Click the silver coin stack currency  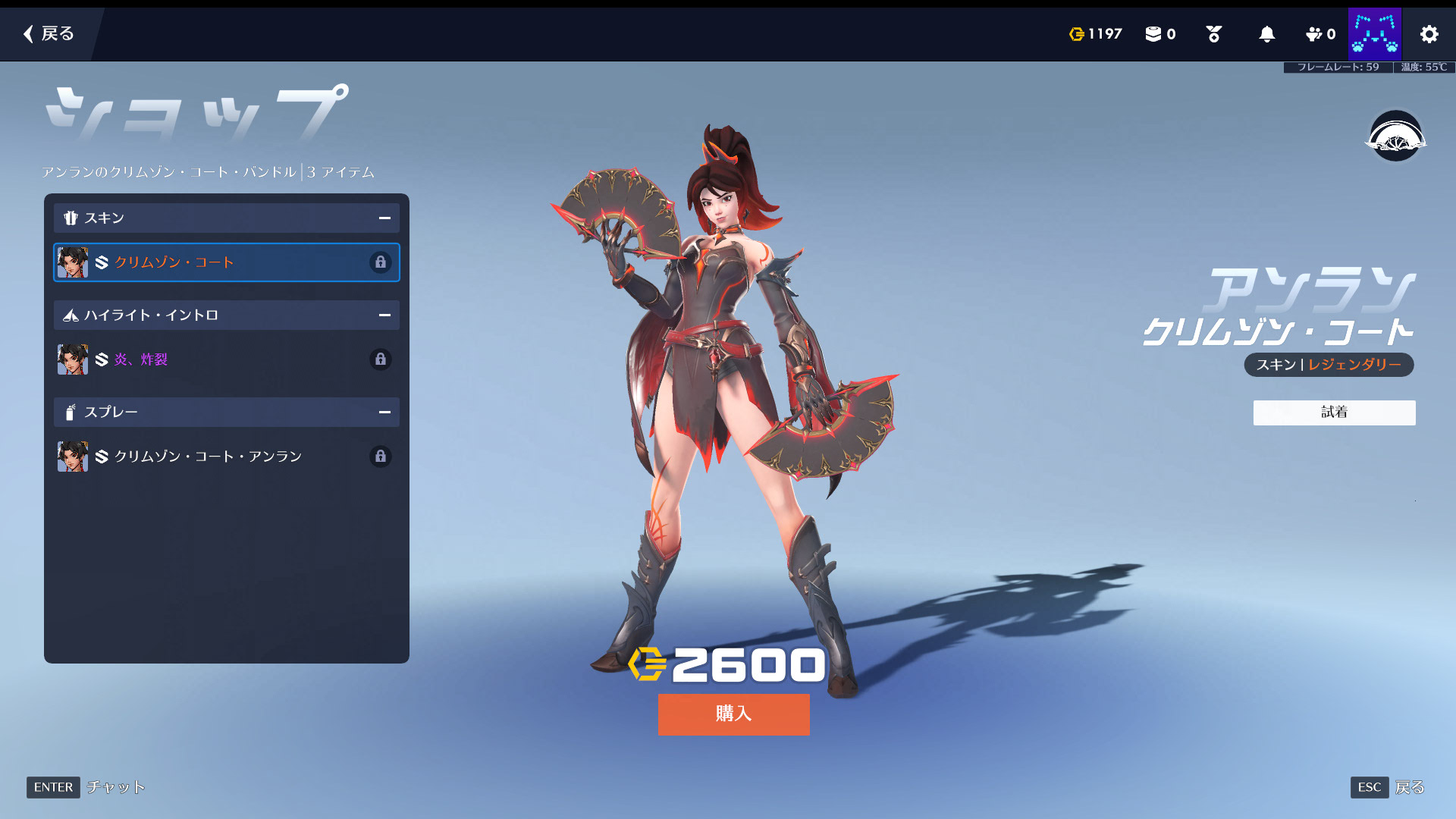click(1159, 34)
